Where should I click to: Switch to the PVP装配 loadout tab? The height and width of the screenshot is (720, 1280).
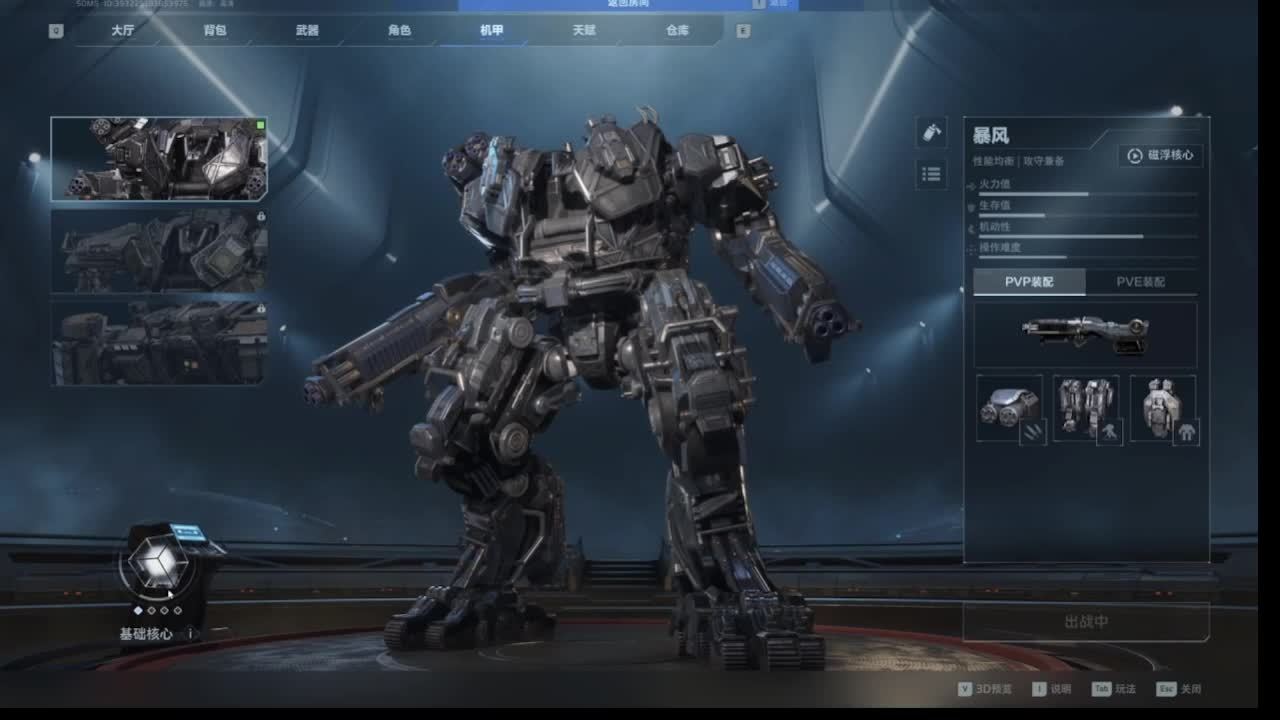point(1029,282)
